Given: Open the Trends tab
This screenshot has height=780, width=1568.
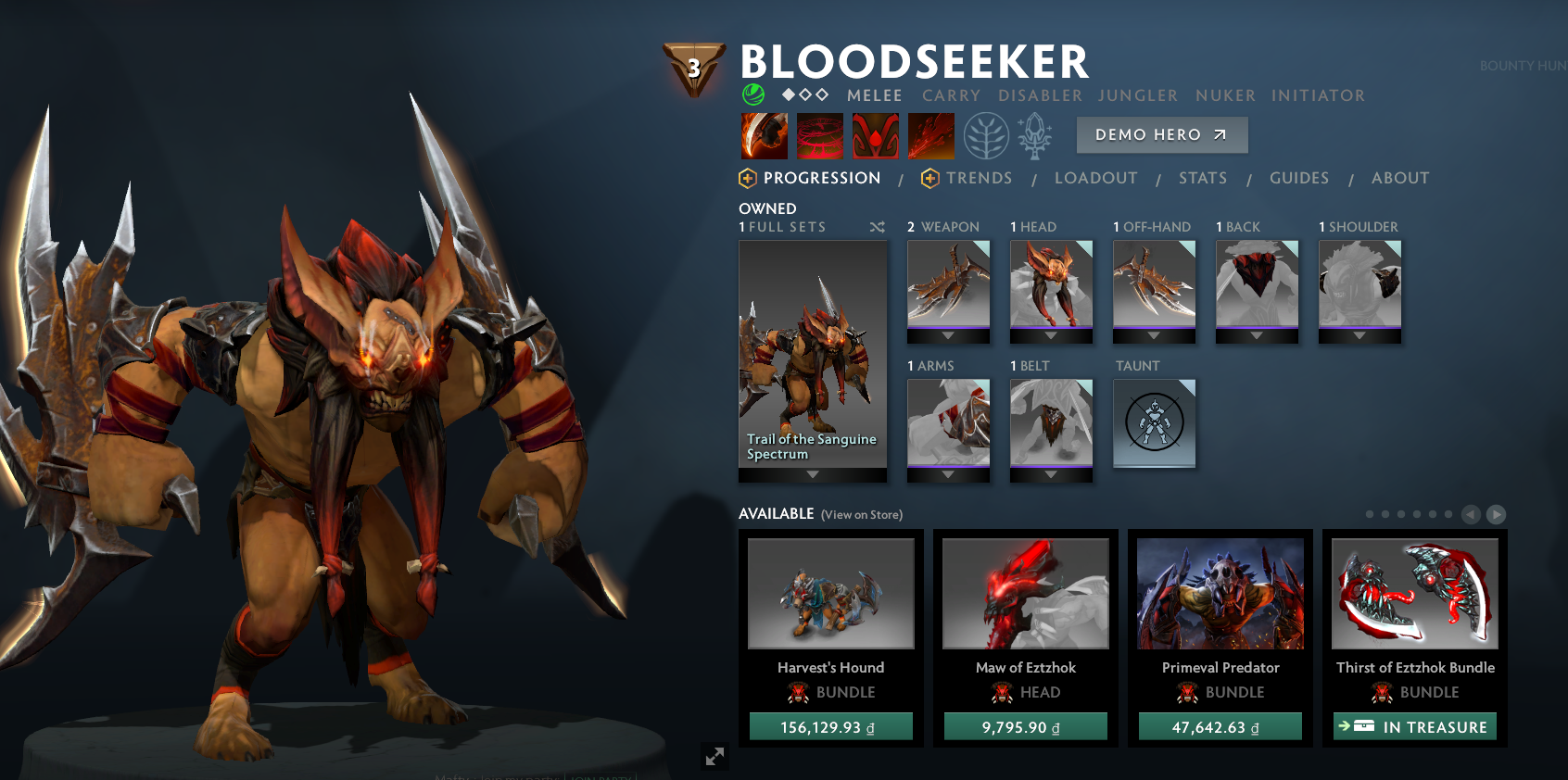Looking at the screenshot, I should tap(979, 178).
